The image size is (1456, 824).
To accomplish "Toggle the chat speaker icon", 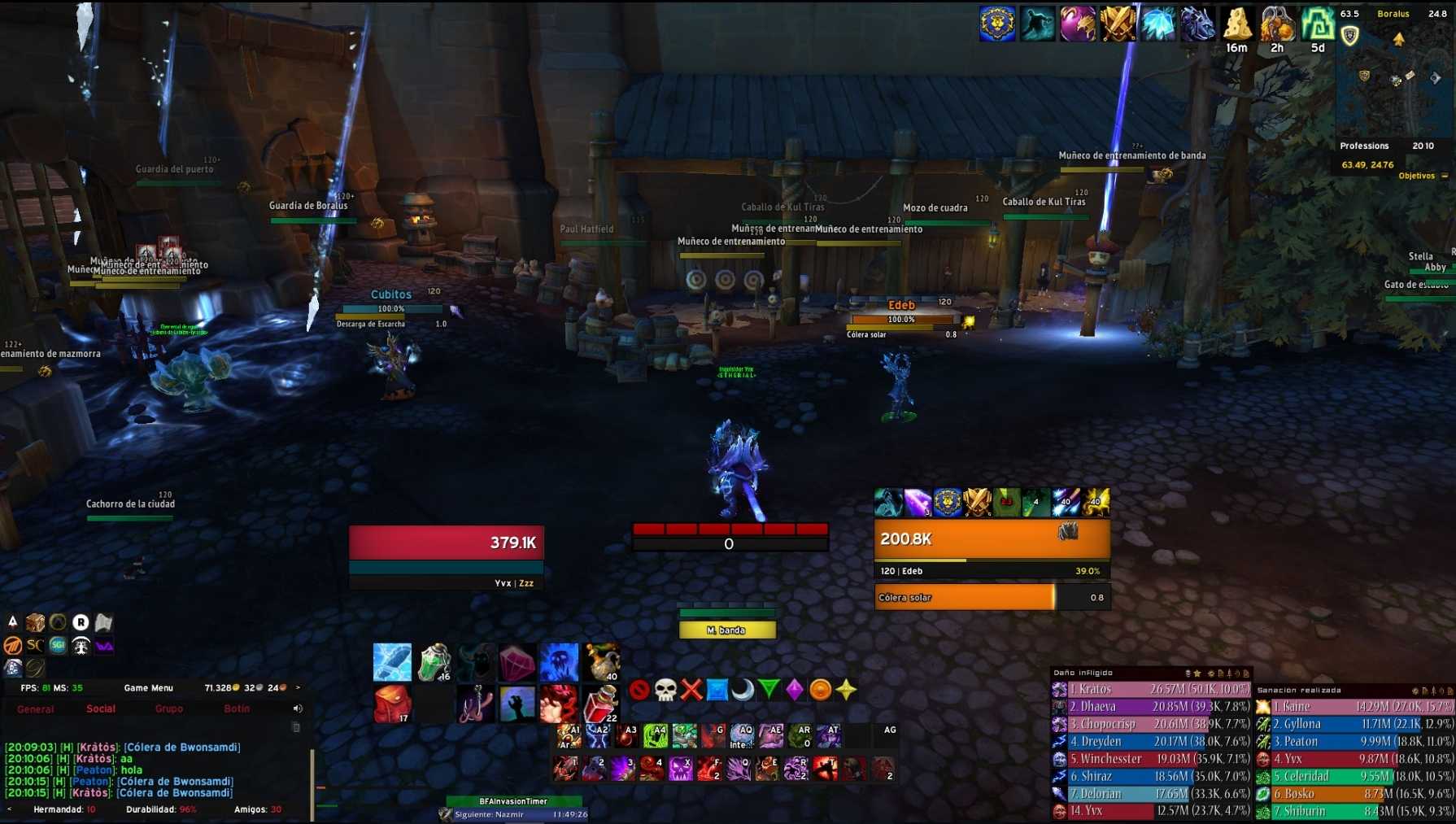I will [298, 708].
